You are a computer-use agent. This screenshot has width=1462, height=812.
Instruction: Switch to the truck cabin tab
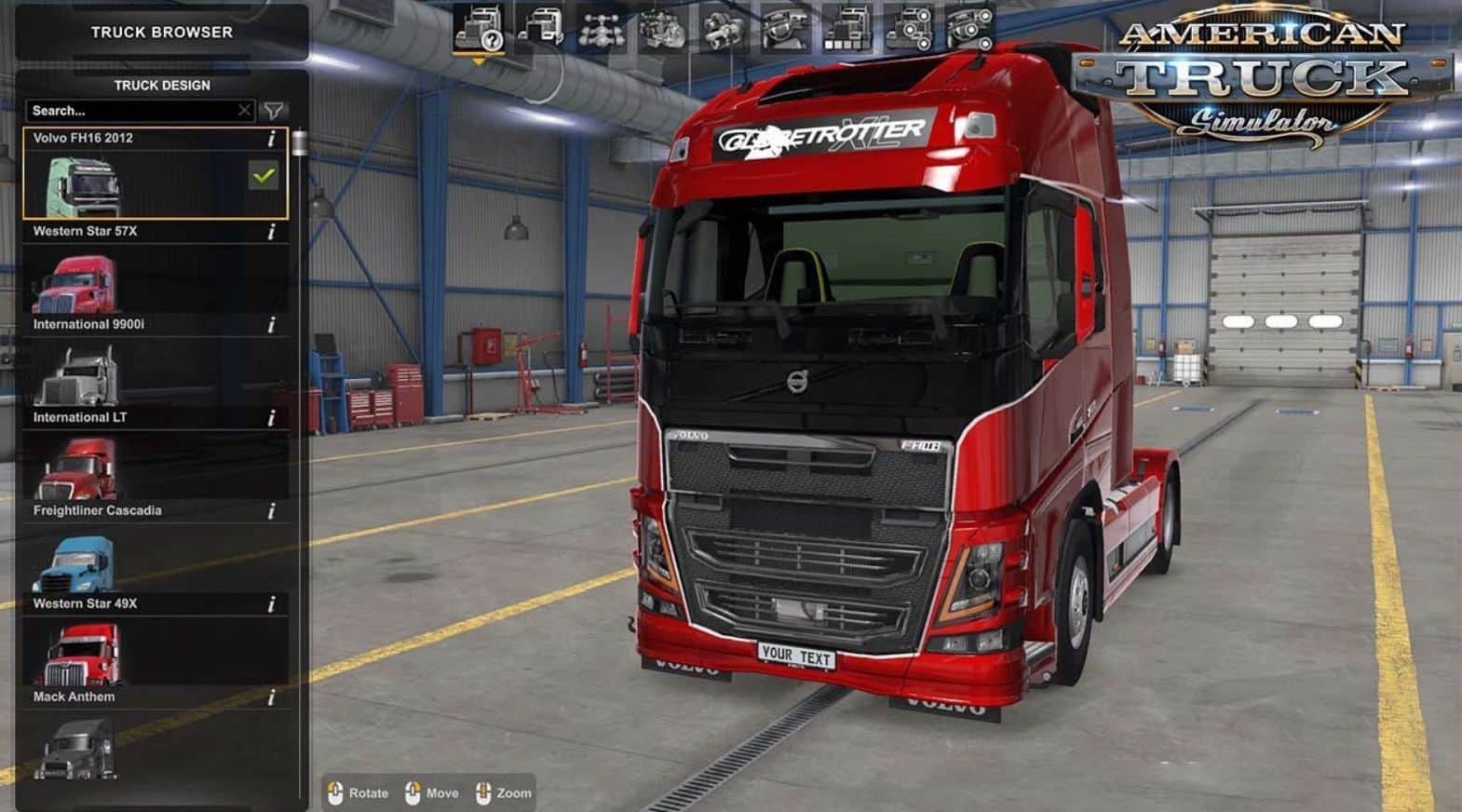(x=541, y=28)
